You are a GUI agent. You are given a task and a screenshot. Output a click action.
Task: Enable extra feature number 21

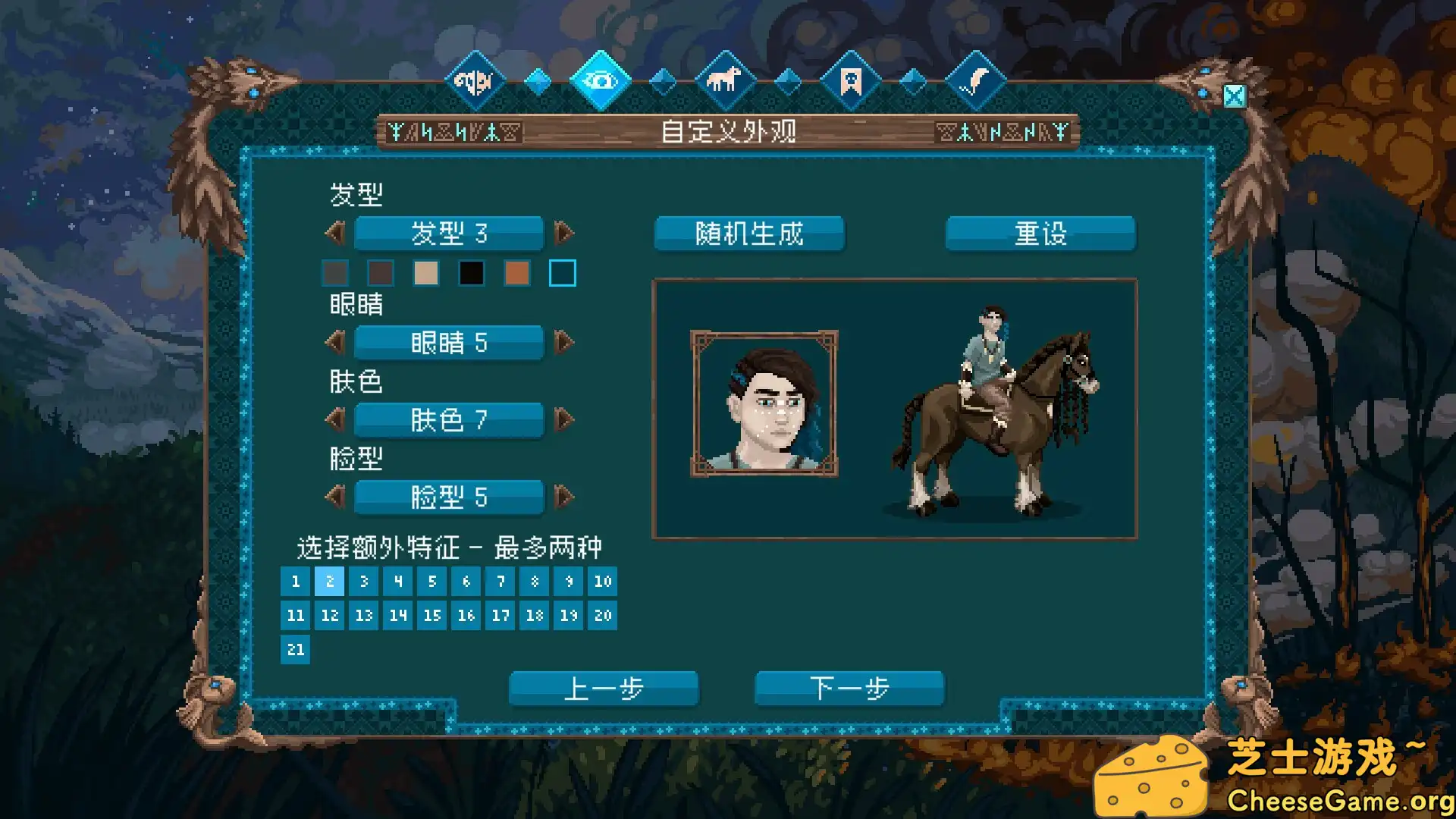[x=295, y=650]
